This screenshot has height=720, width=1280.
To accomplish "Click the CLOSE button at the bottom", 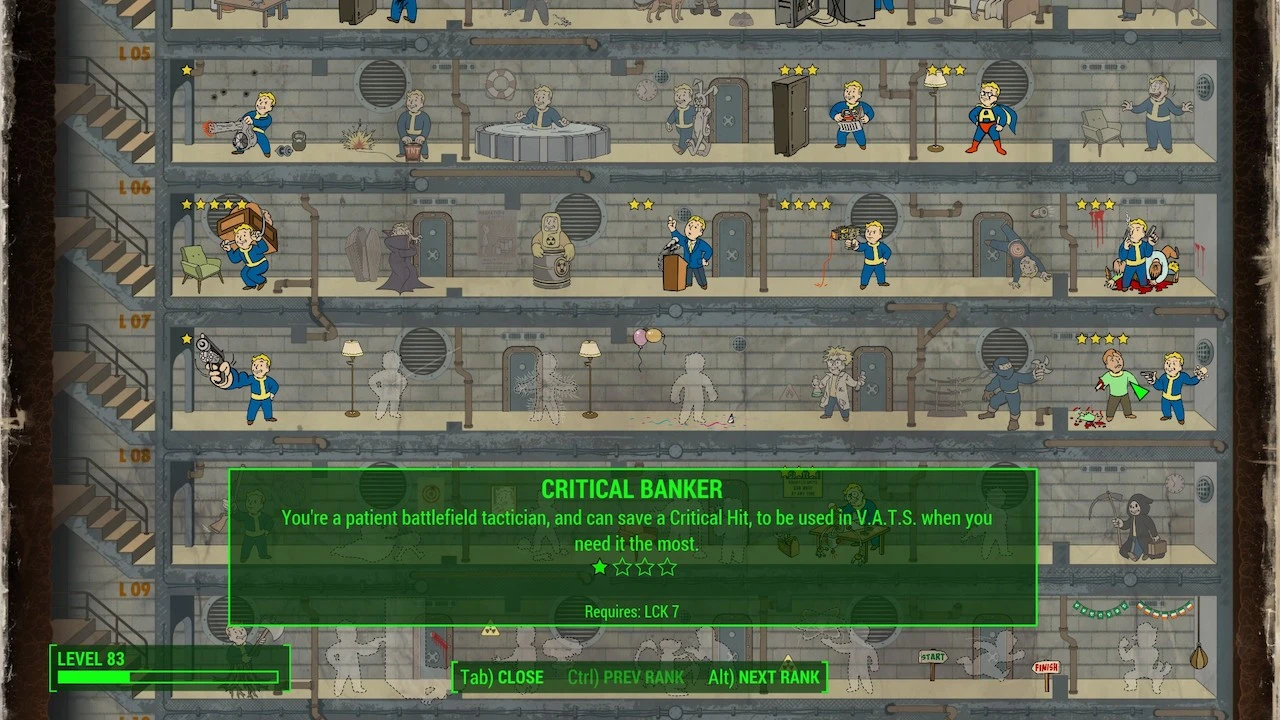I will [x=500, y=677].
